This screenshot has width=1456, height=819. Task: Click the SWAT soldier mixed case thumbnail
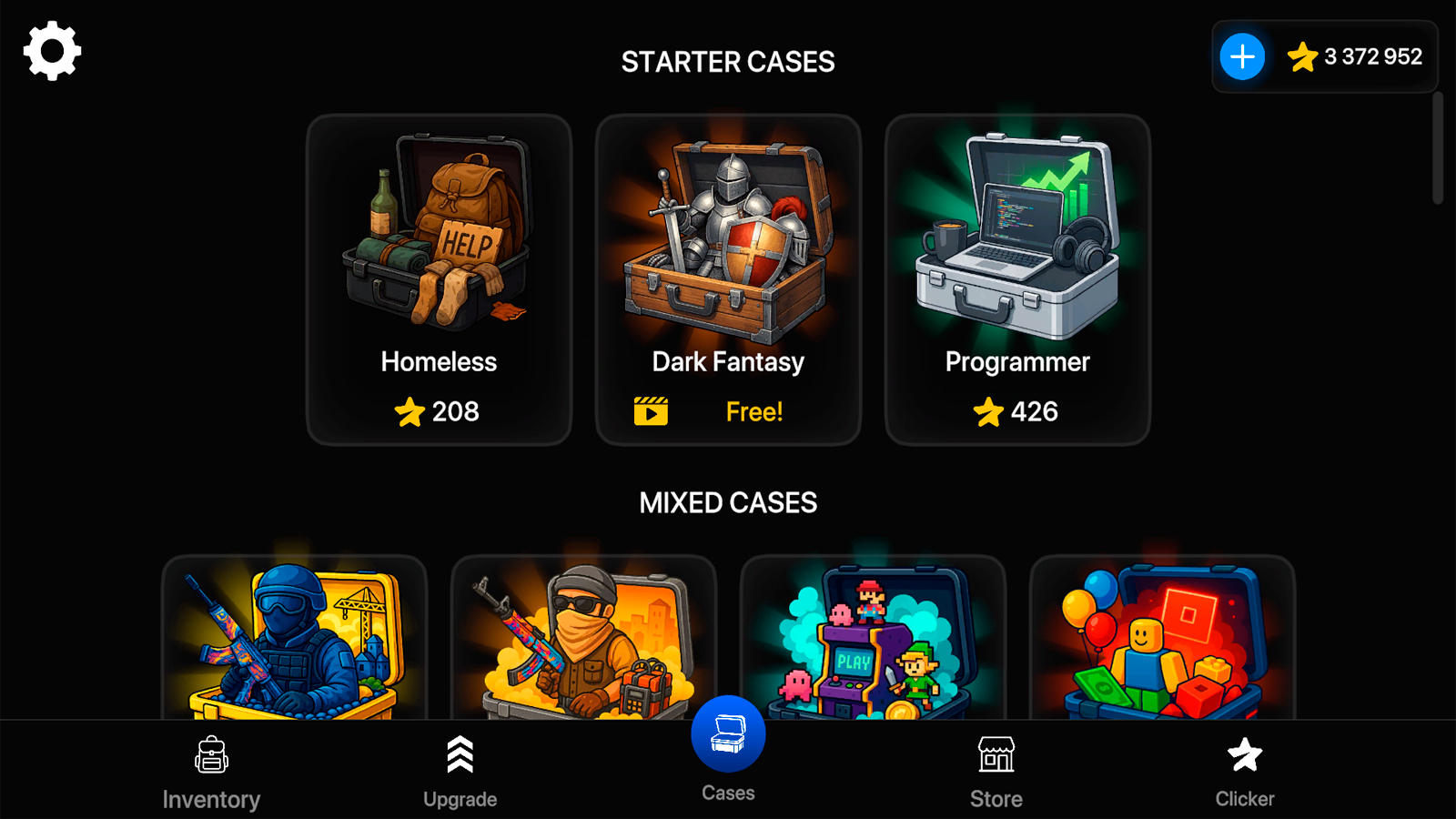[291, 637]
